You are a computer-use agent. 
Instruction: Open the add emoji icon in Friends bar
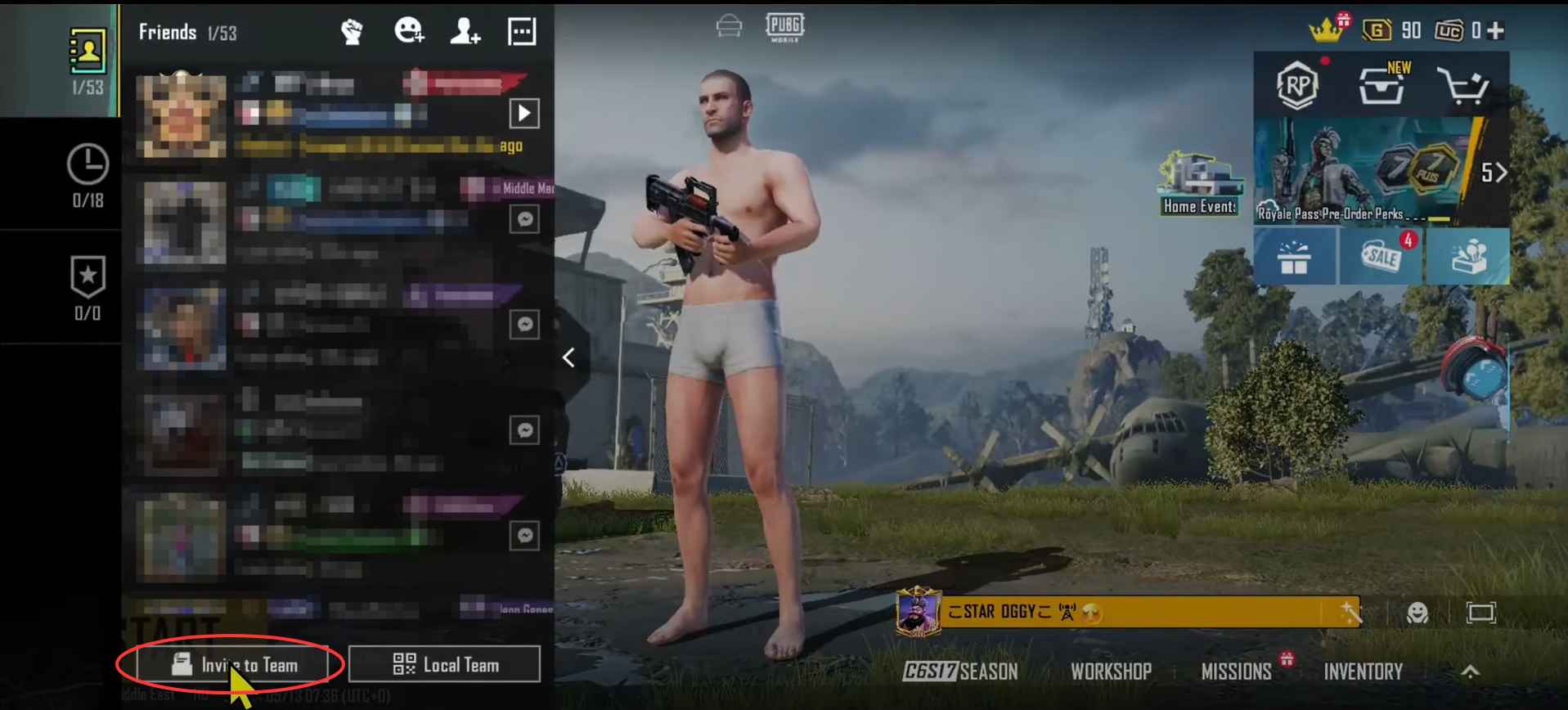click(409, 31)
